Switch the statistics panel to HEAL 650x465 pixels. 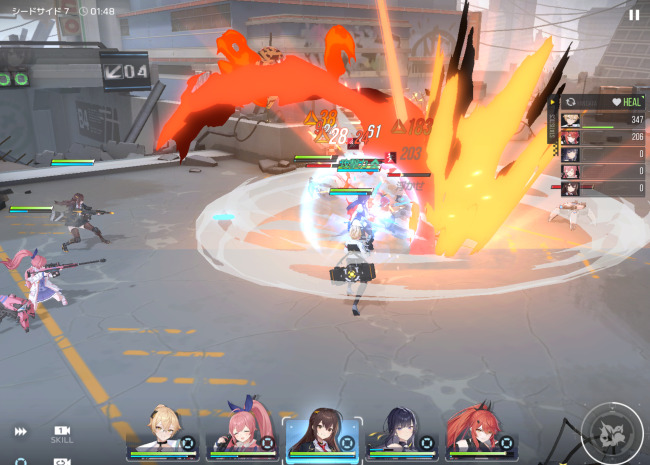pyautogui.click(x=630, y=102)
